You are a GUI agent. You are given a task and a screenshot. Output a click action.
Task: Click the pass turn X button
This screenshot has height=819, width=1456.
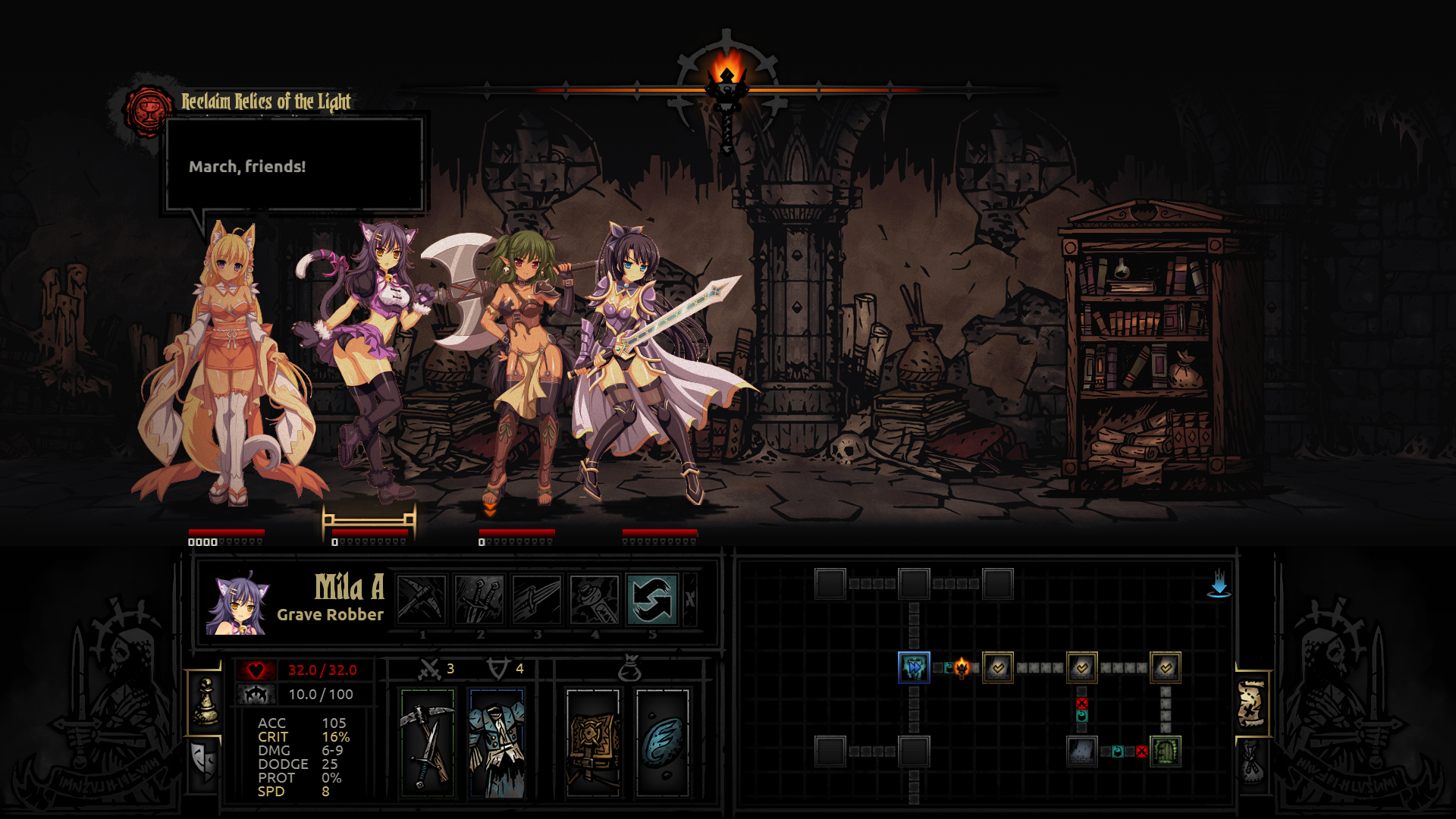(x=690, y=599)
